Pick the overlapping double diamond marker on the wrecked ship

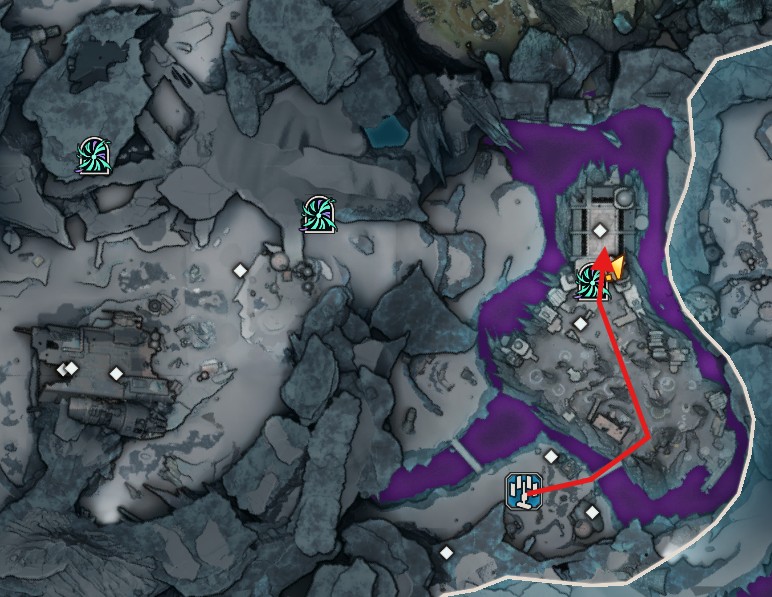pos(68,369)
